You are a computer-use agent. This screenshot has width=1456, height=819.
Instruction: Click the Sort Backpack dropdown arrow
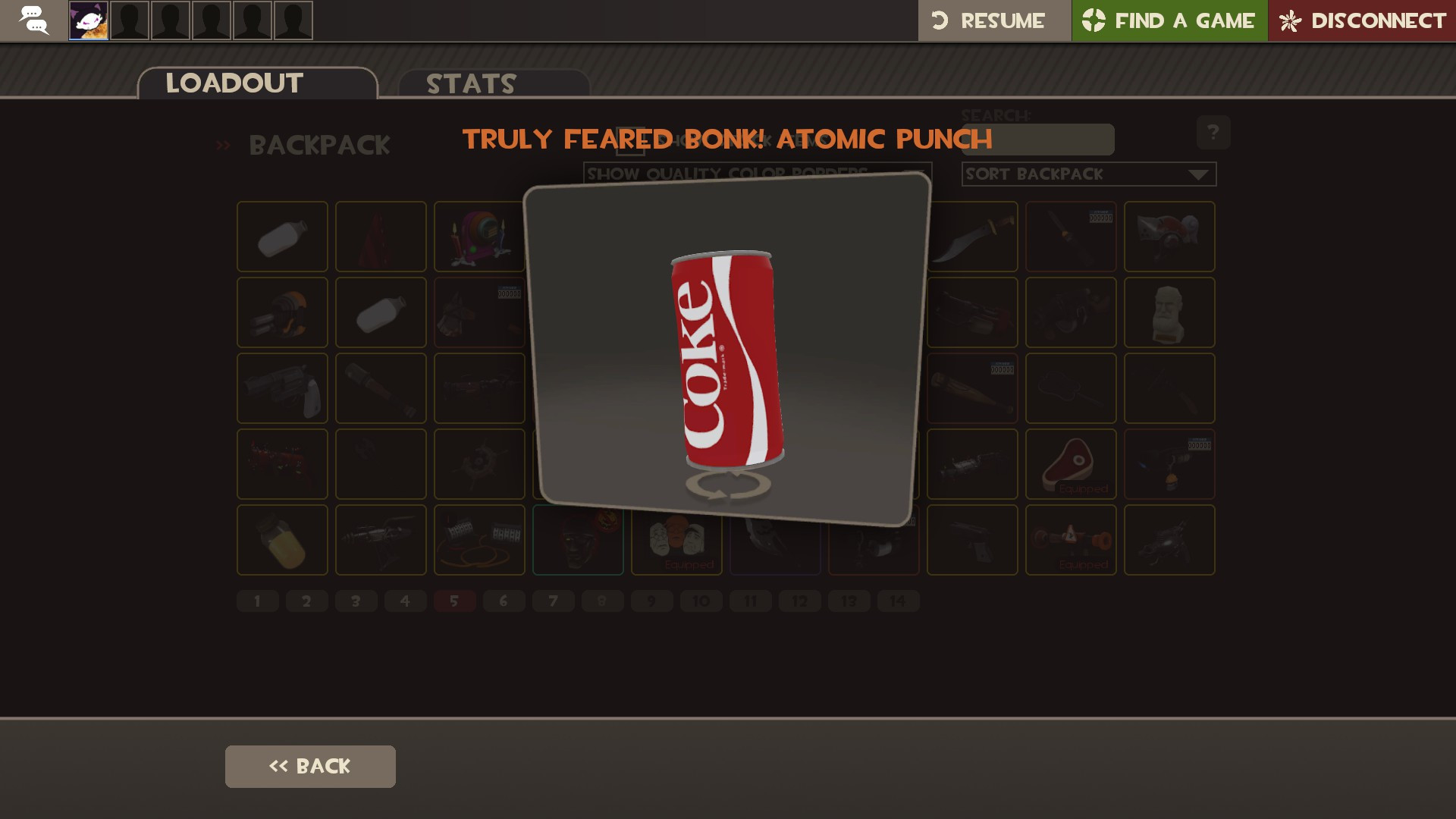[x=1202, y=174]
